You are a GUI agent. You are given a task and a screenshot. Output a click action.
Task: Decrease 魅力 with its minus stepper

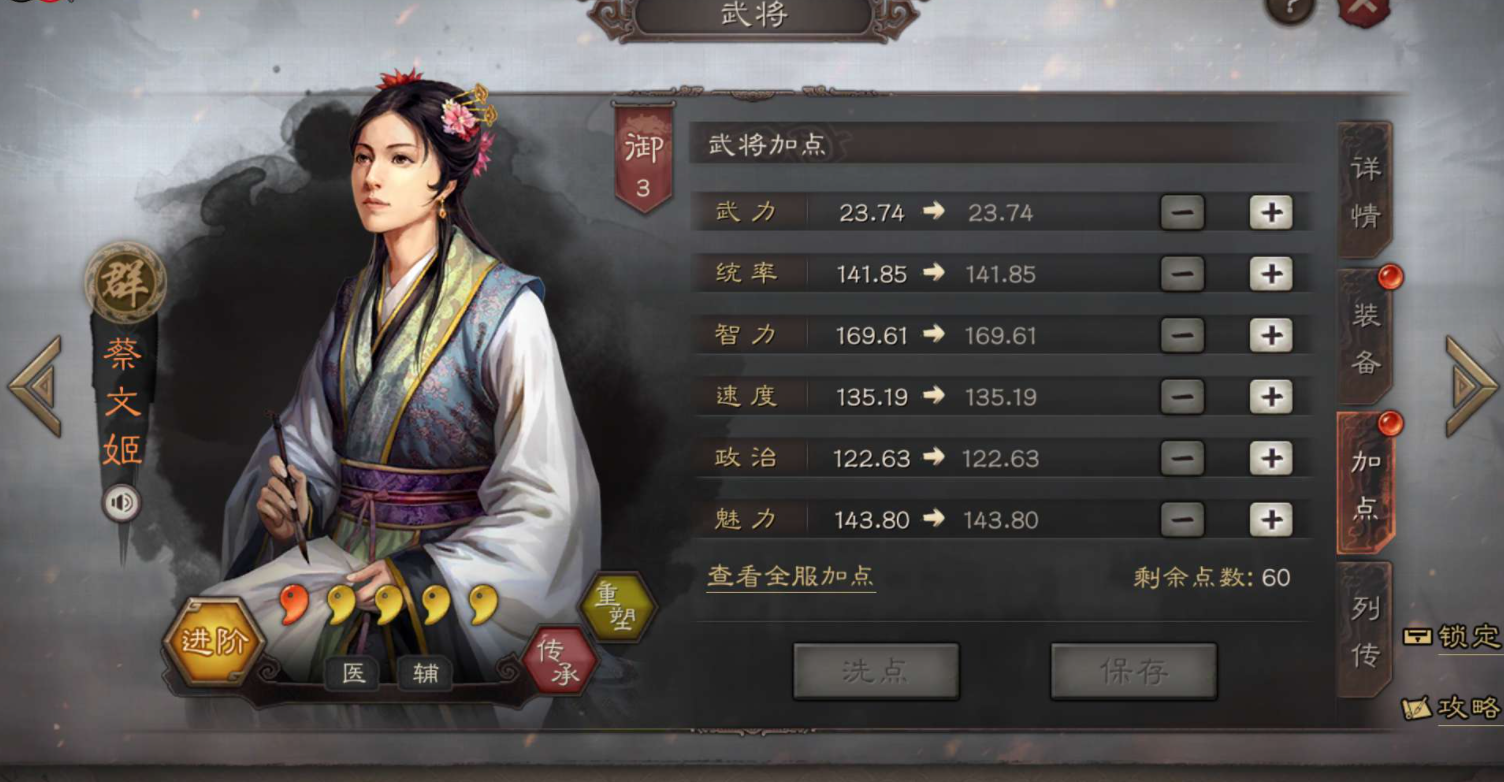tap(1180, 520)
